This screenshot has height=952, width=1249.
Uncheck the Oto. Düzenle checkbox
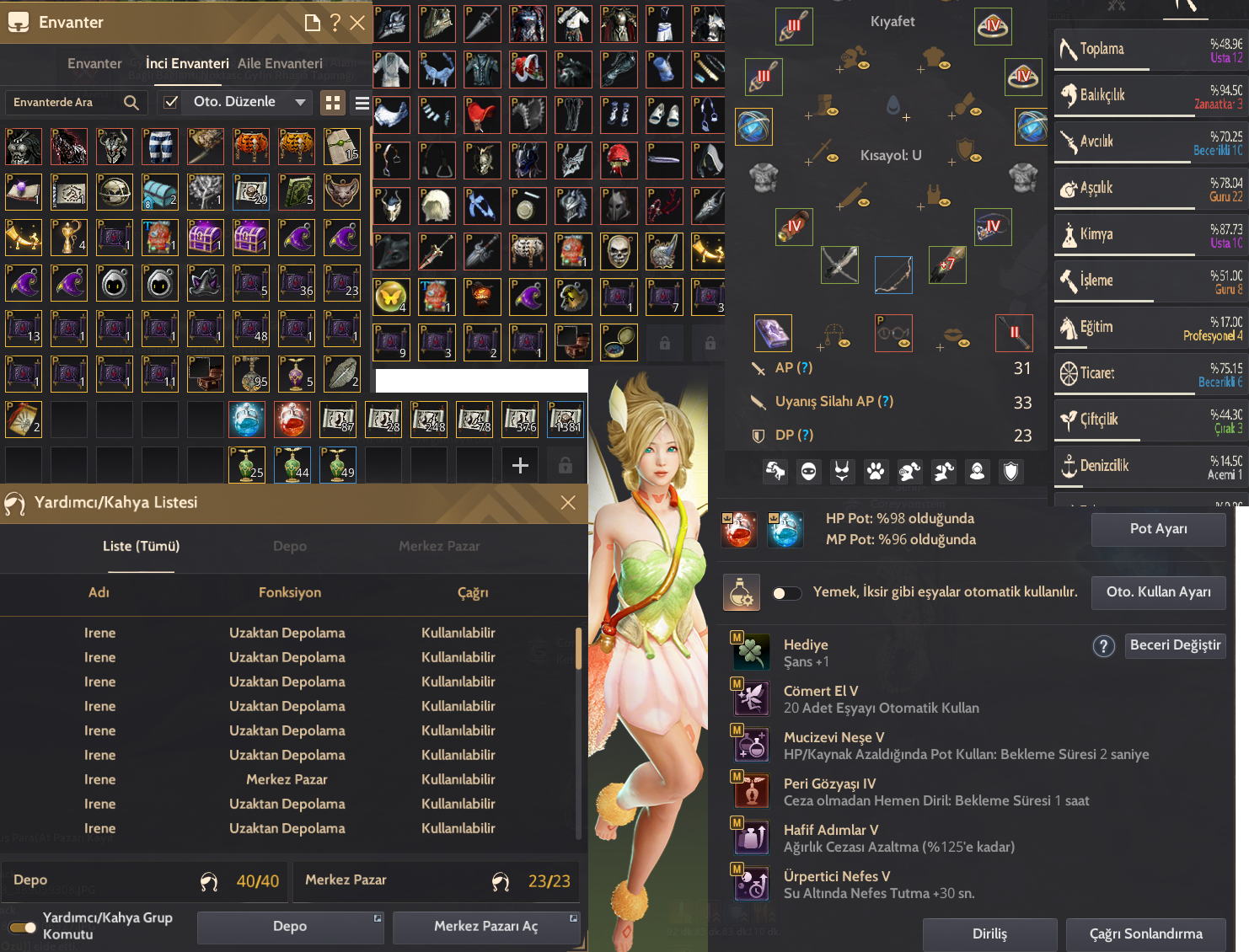coord(170,102)
